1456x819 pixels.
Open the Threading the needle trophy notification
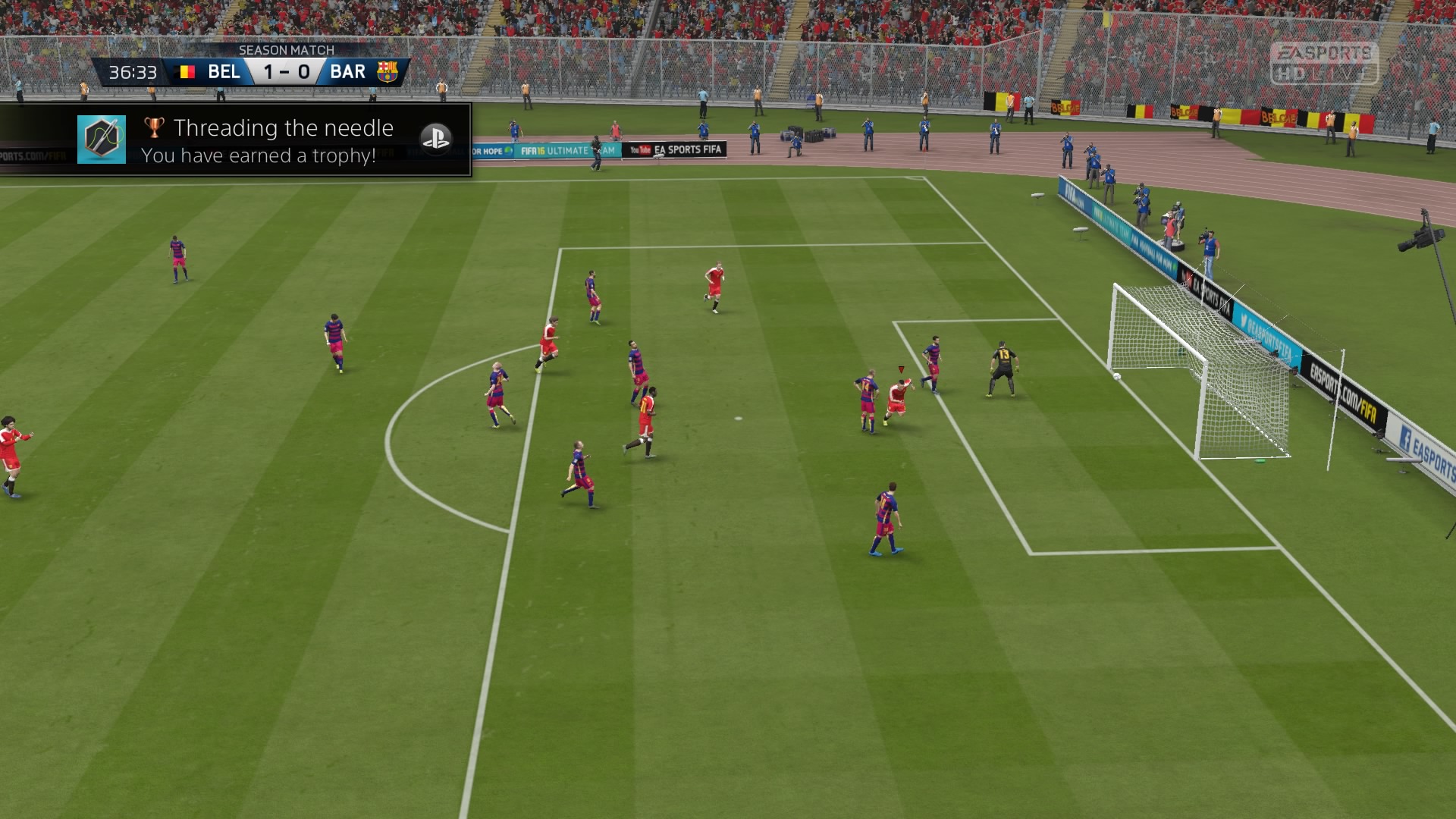[x=282, y=140]
